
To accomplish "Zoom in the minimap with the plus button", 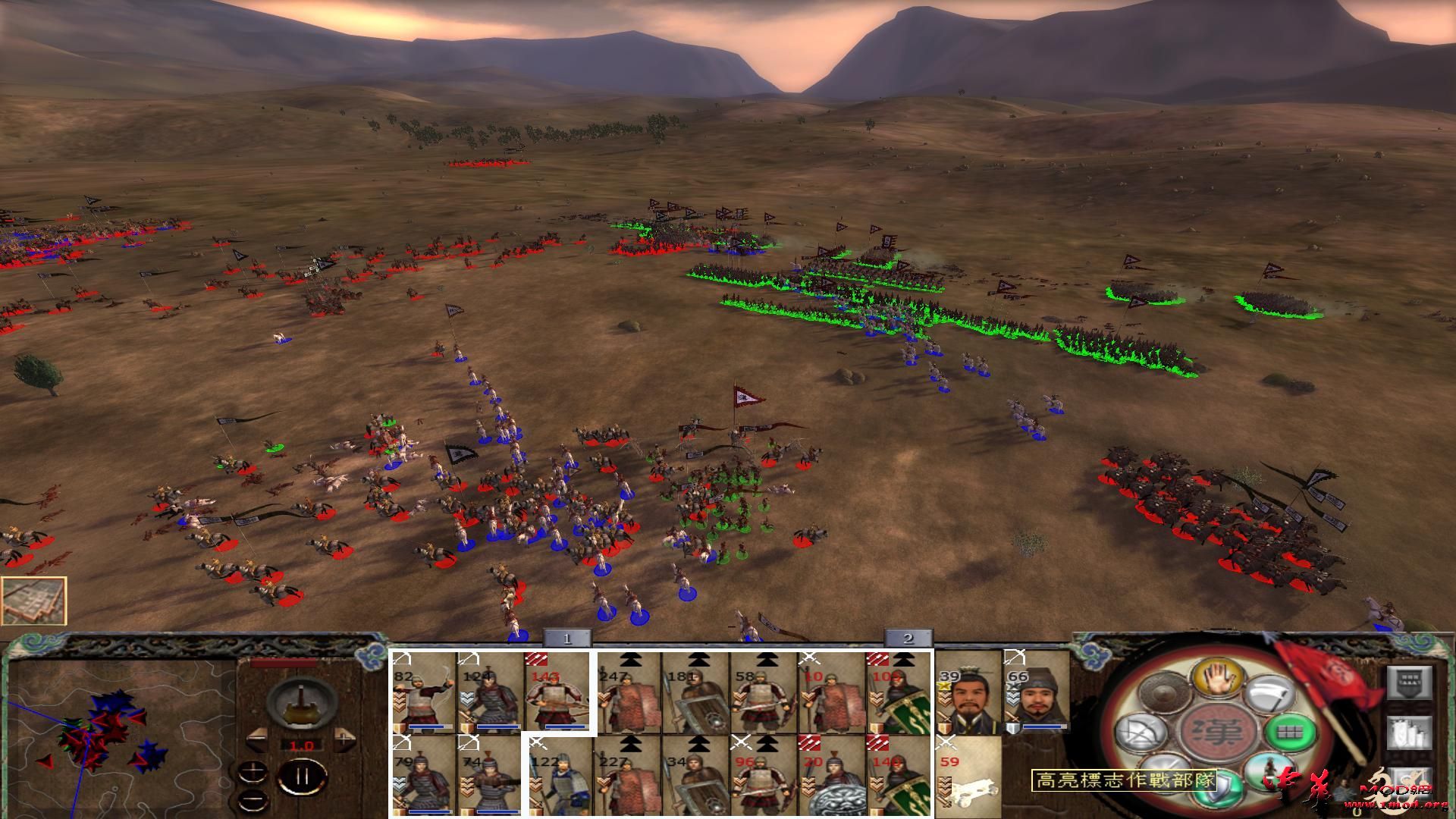I will [253, 771].
